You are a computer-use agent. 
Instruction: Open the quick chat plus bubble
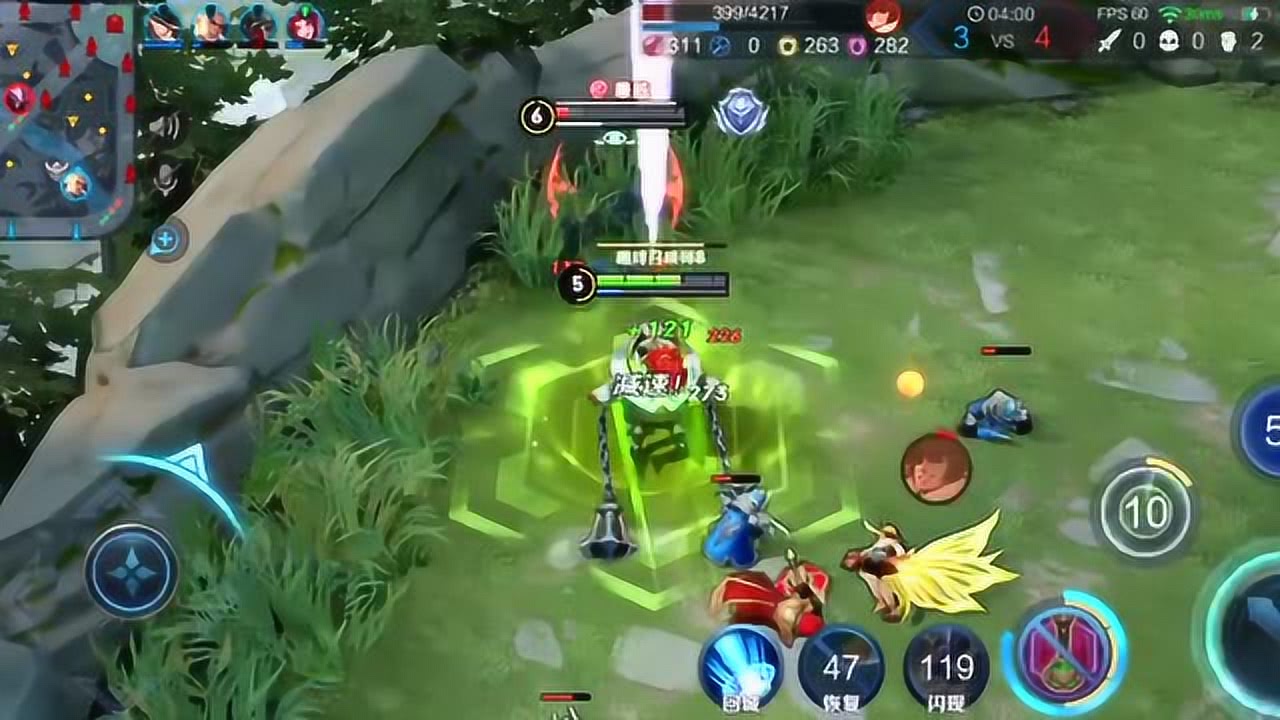tap(166, 240)
